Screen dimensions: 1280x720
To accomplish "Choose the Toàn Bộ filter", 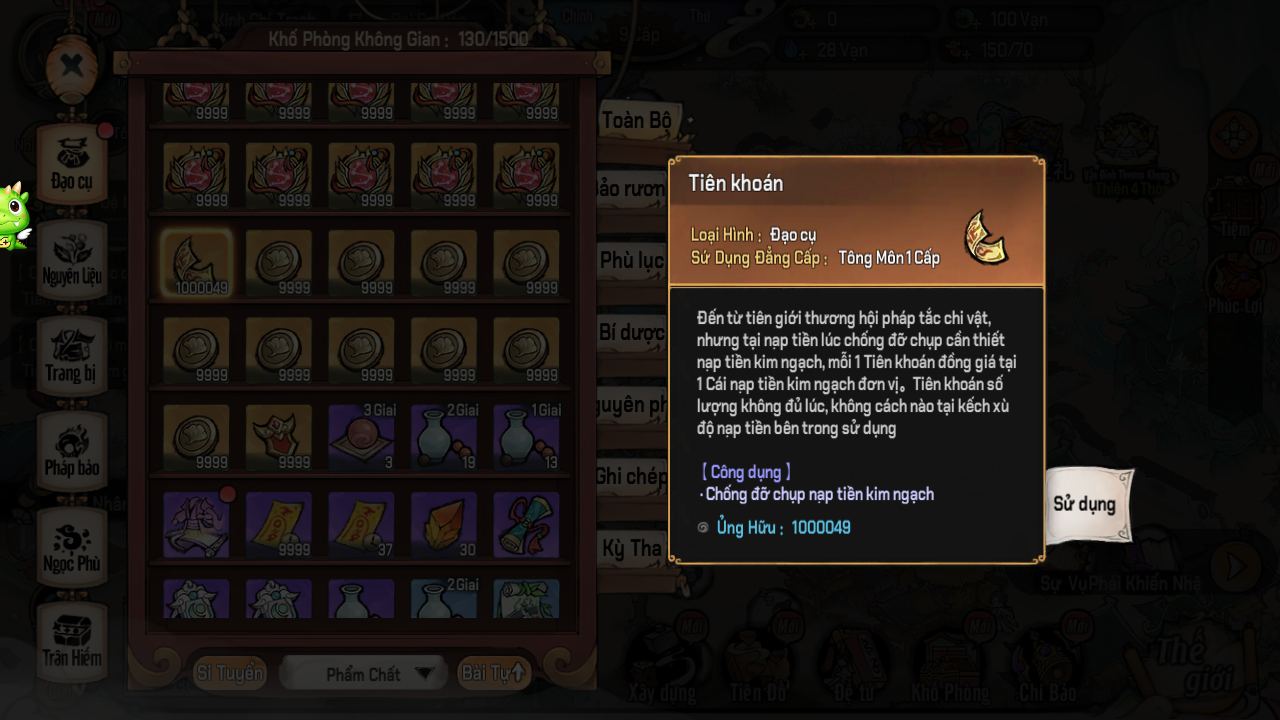I will click(636, 122).
